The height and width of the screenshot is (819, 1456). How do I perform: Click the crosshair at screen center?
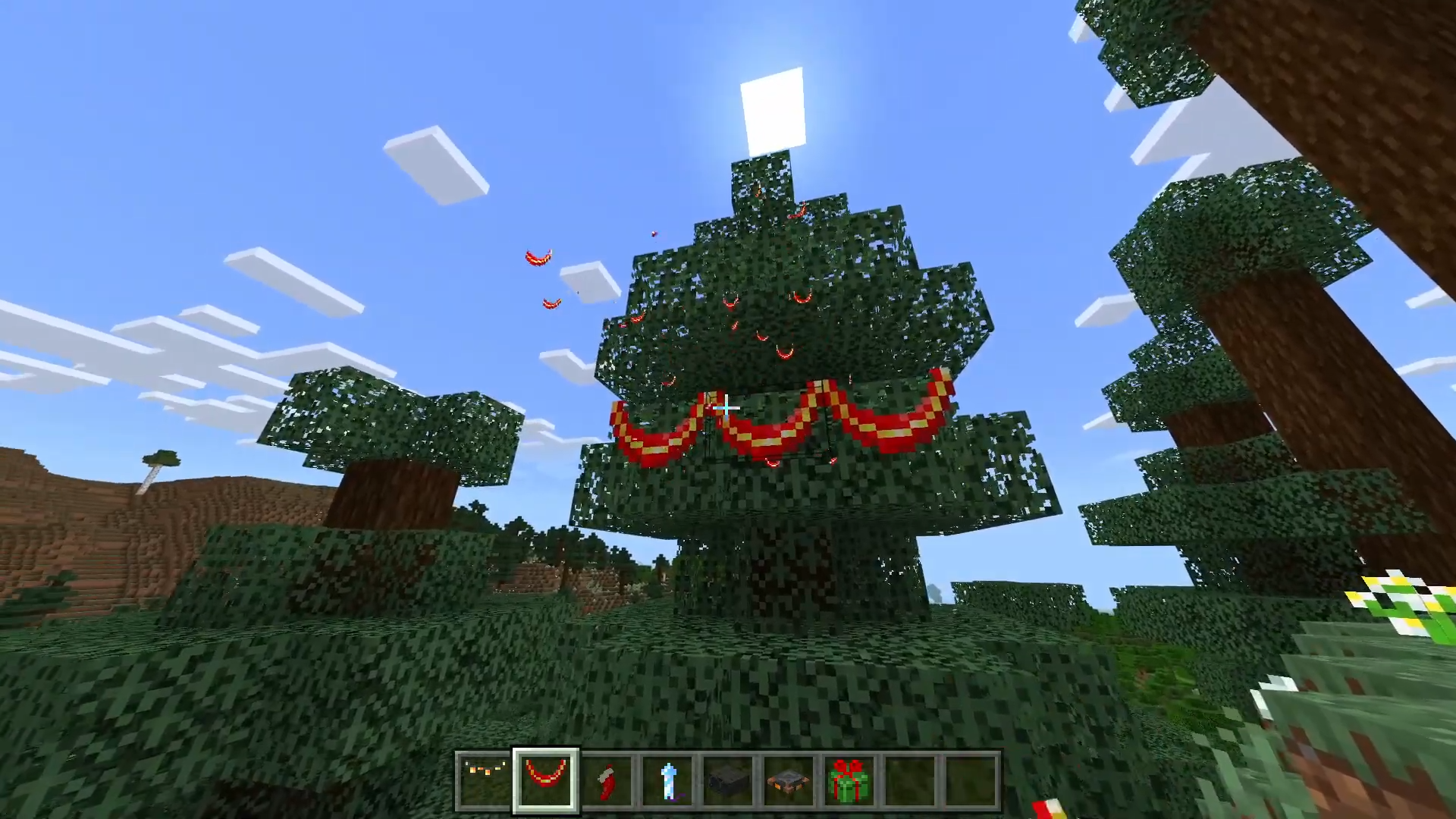tap(726, 408)
